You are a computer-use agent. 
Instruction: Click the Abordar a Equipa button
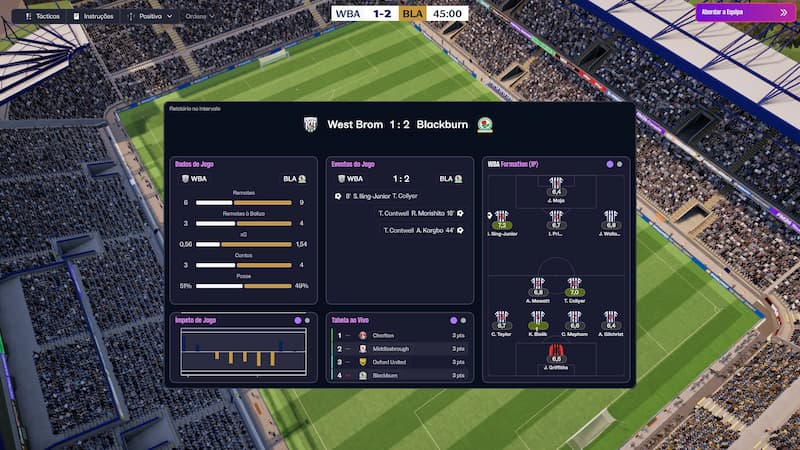(x=743, y=12)
